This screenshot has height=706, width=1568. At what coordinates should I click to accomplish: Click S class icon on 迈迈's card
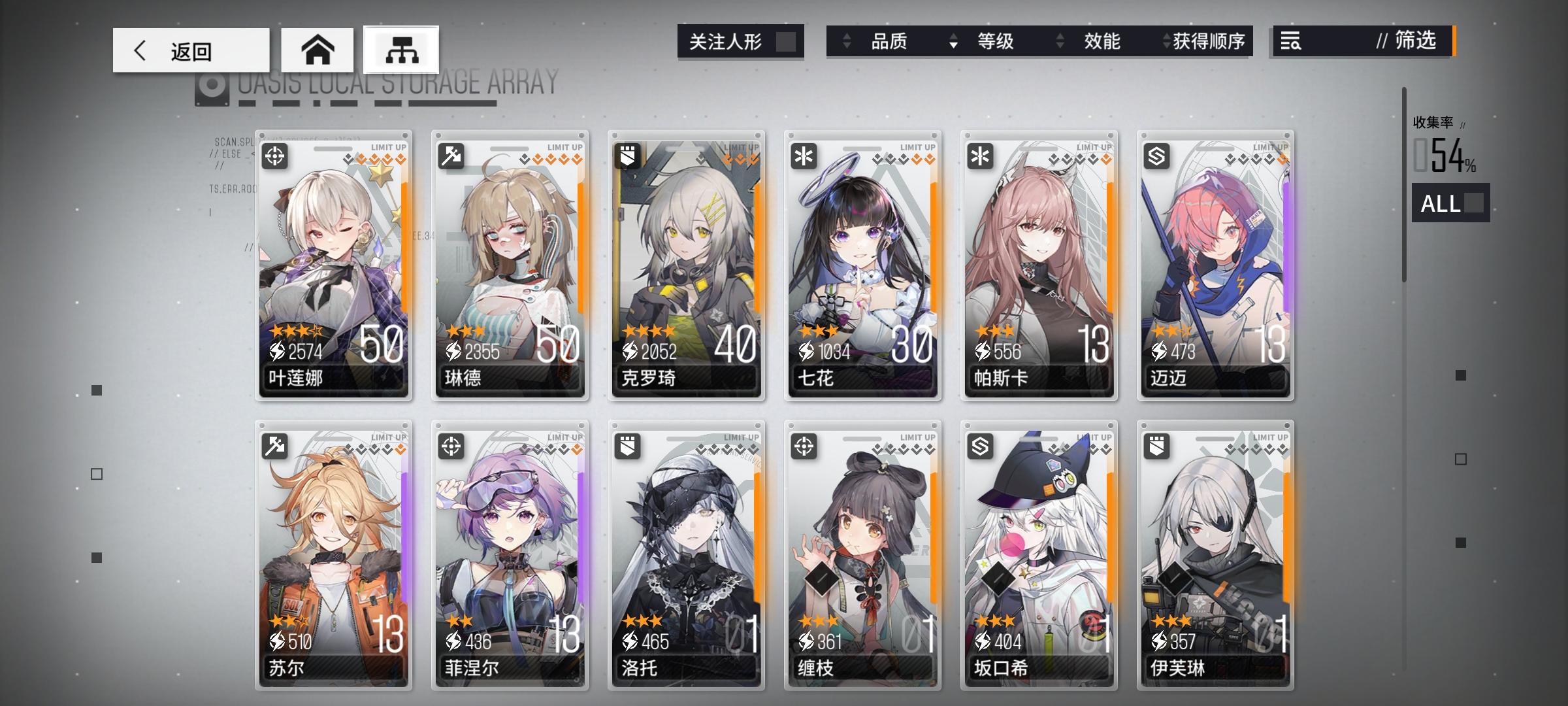[1157, 155]
